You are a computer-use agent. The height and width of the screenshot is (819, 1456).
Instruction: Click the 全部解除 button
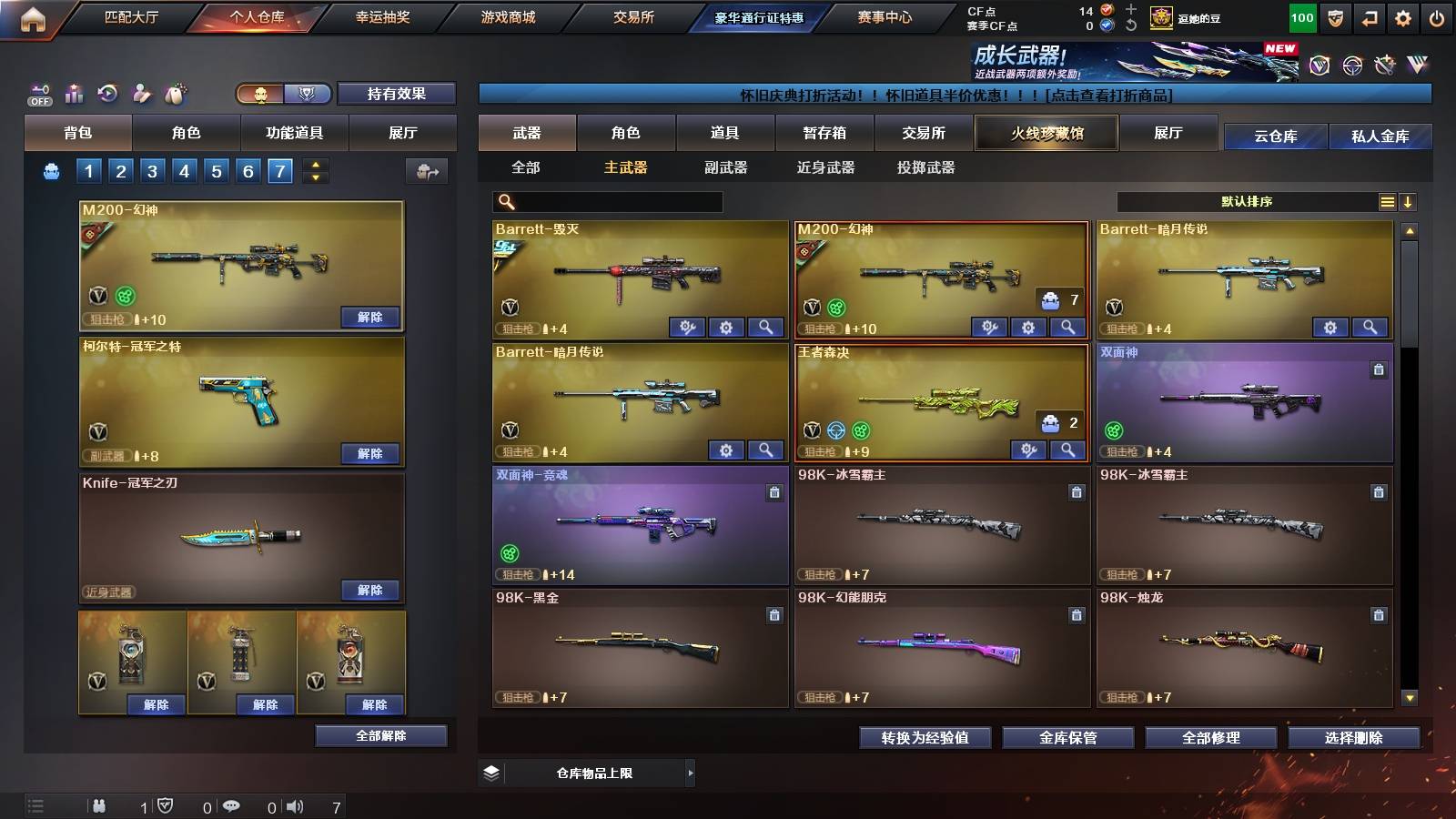379,735
